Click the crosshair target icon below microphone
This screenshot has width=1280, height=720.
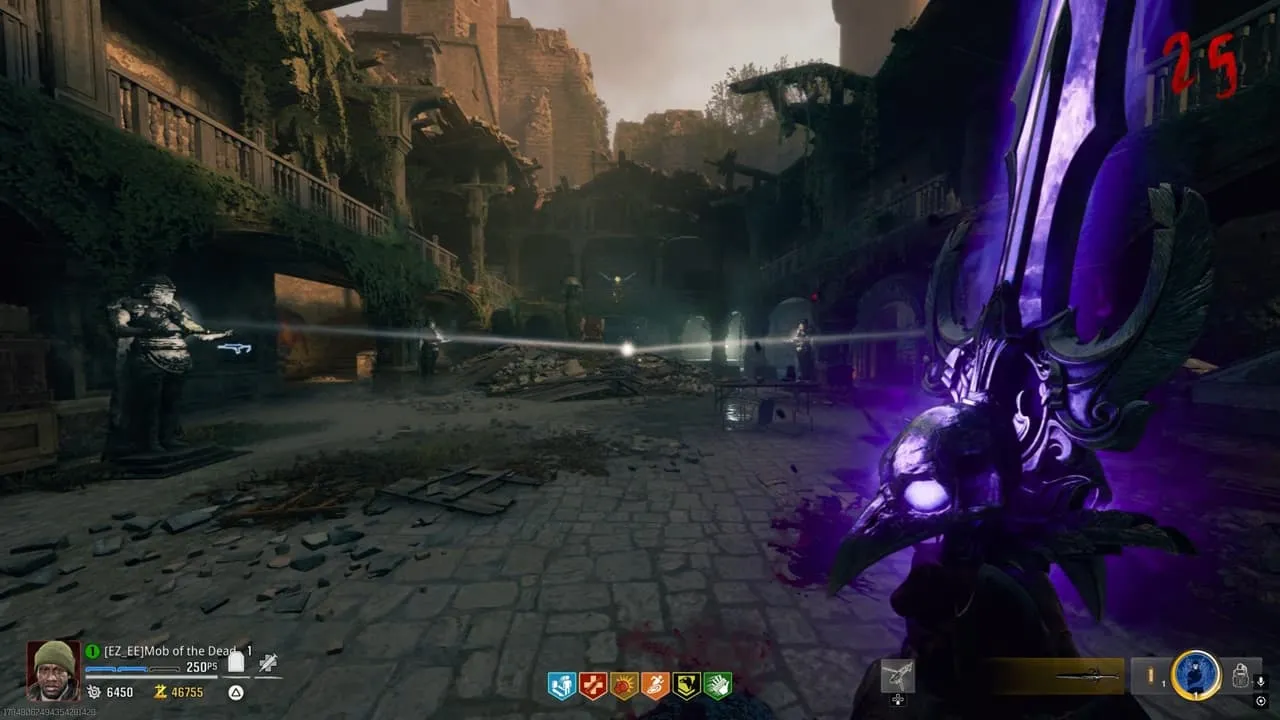click(1260, 700)
